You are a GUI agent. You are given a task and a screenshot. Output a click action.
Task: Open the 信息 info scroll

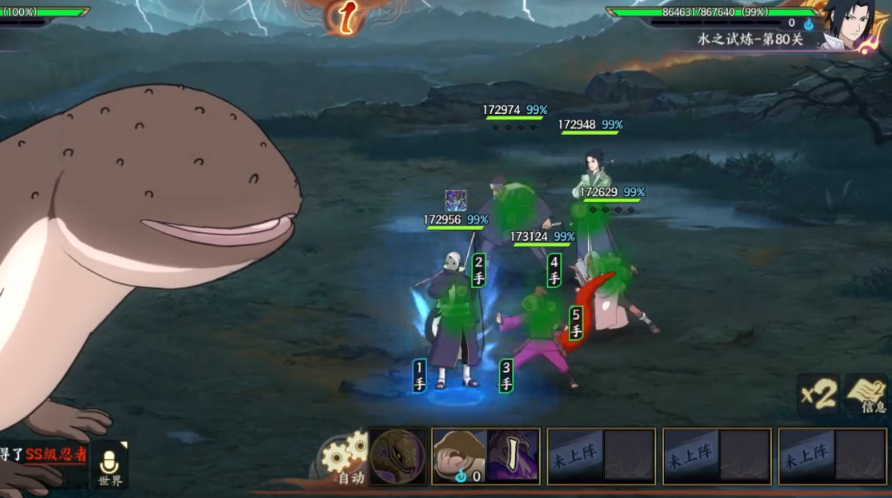click(867, 394)
